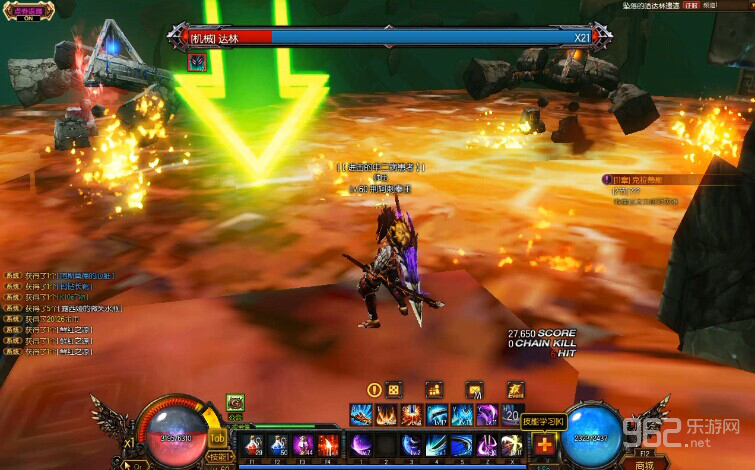Activate the red flame item in F4 slot
The image size is (755, 470).
(326, 444)
